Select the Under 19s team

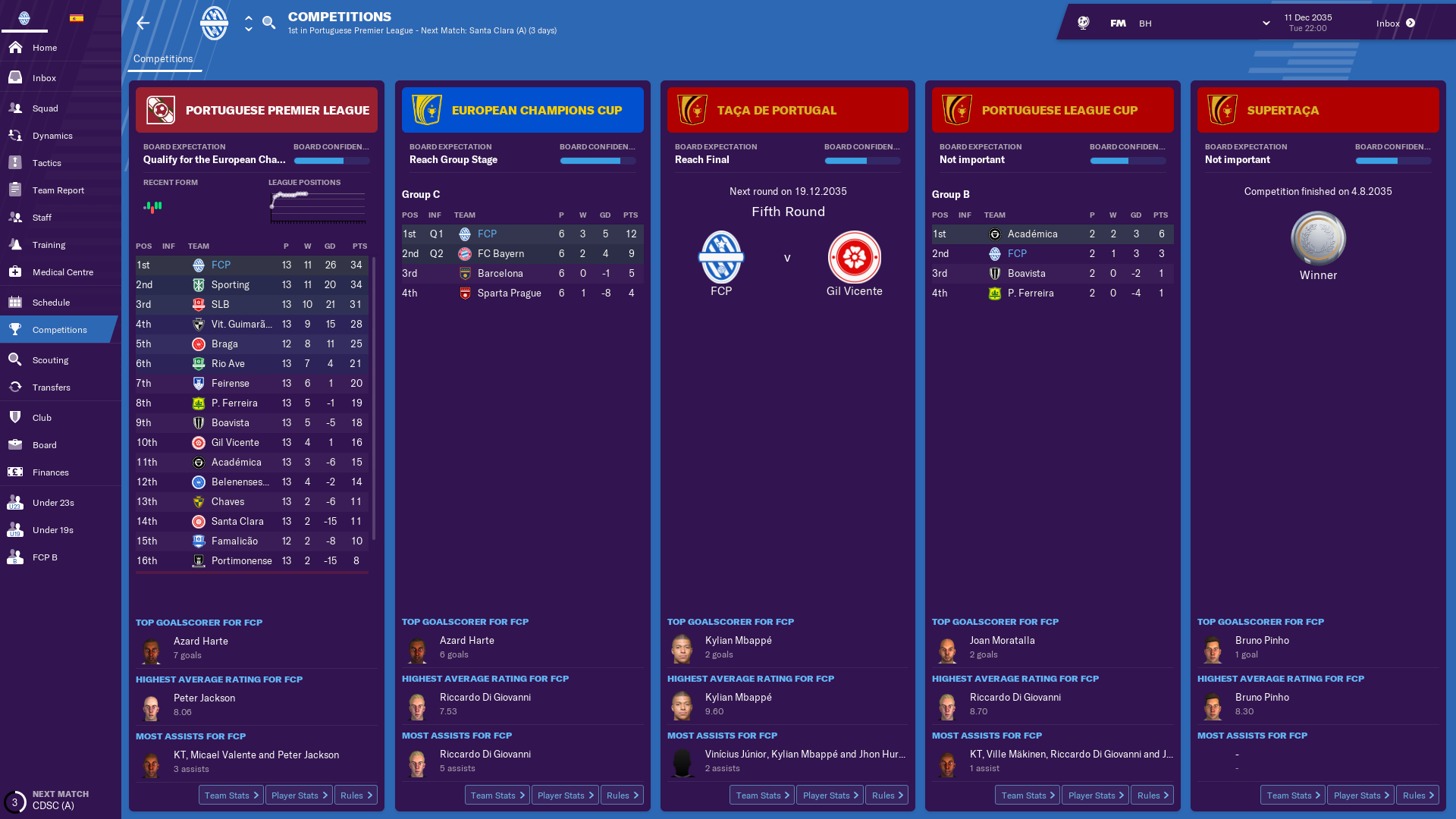click(53, 530)
